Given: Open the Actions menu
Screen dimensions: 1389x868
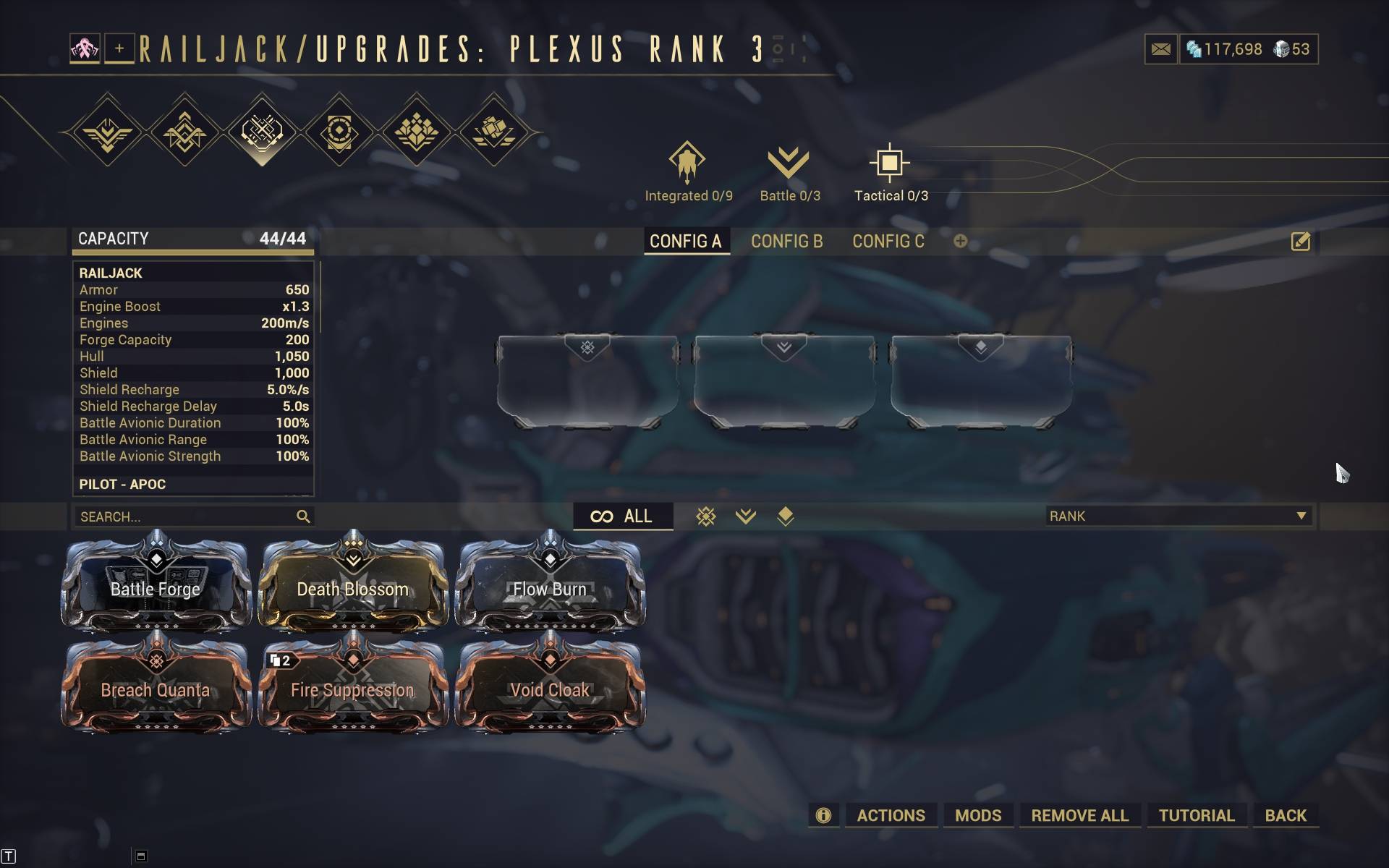Looking at the screenshot, I should click(x=891, y=815).
